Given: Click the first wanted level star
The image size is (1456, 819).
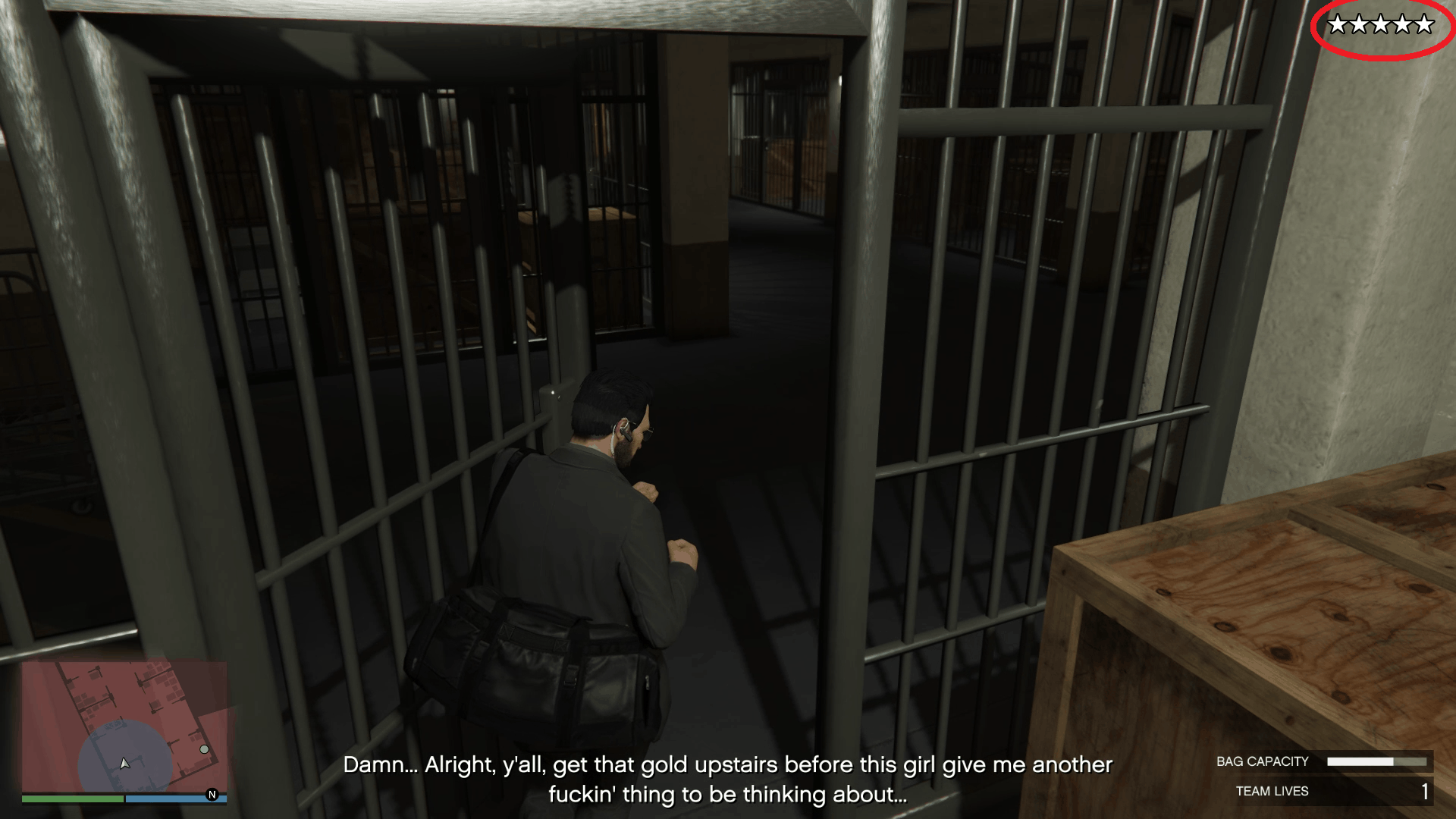Looking at the screenshot, I should (1336, 25).
